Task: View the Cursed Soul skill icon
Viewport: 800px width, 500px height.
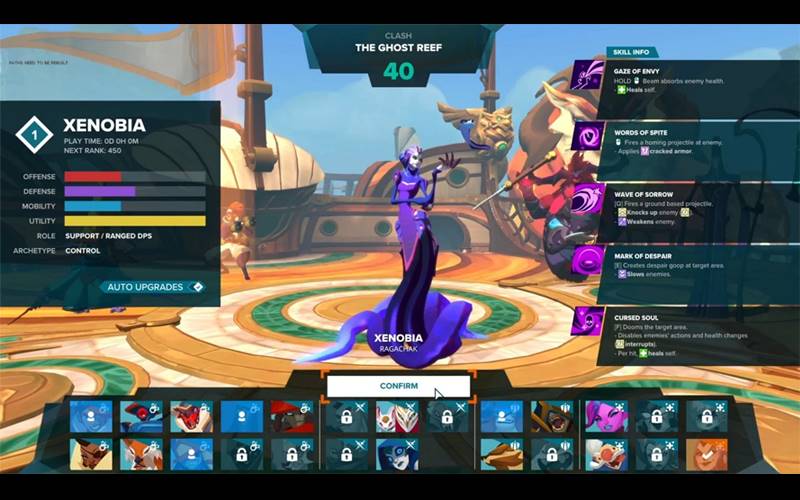Action: point(588,321)
